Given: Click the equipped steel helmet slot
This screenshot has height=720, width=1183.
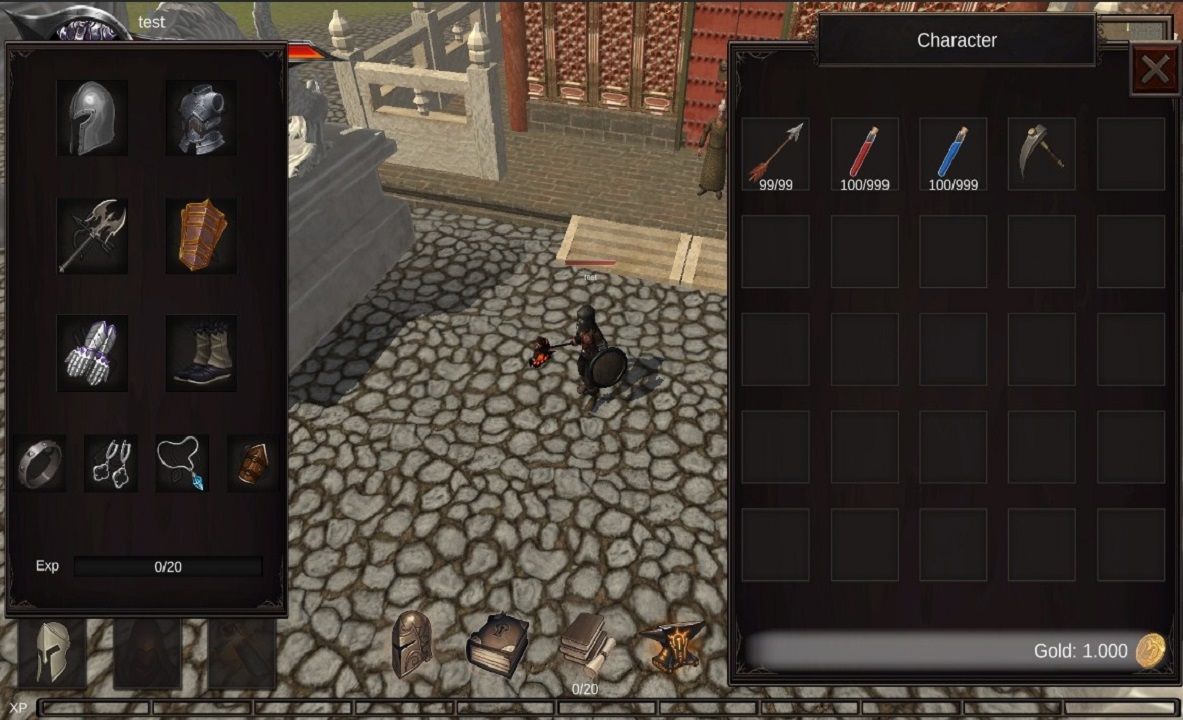Looking at the screenshot, I should coord(92,118).
